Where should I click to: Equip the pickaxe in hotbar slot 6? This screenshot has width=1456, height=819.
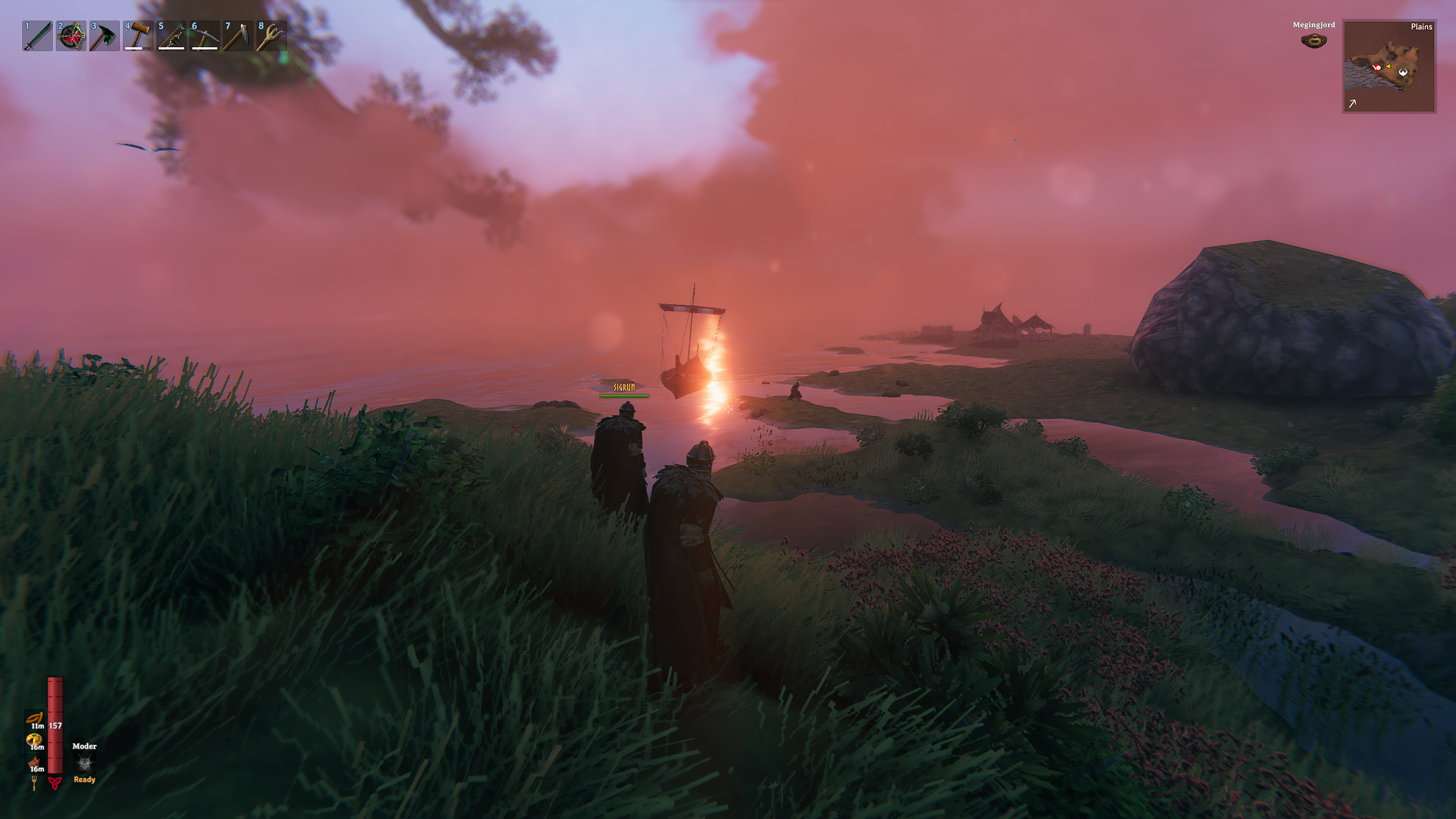pyautogui.click(x=205, y=36)
